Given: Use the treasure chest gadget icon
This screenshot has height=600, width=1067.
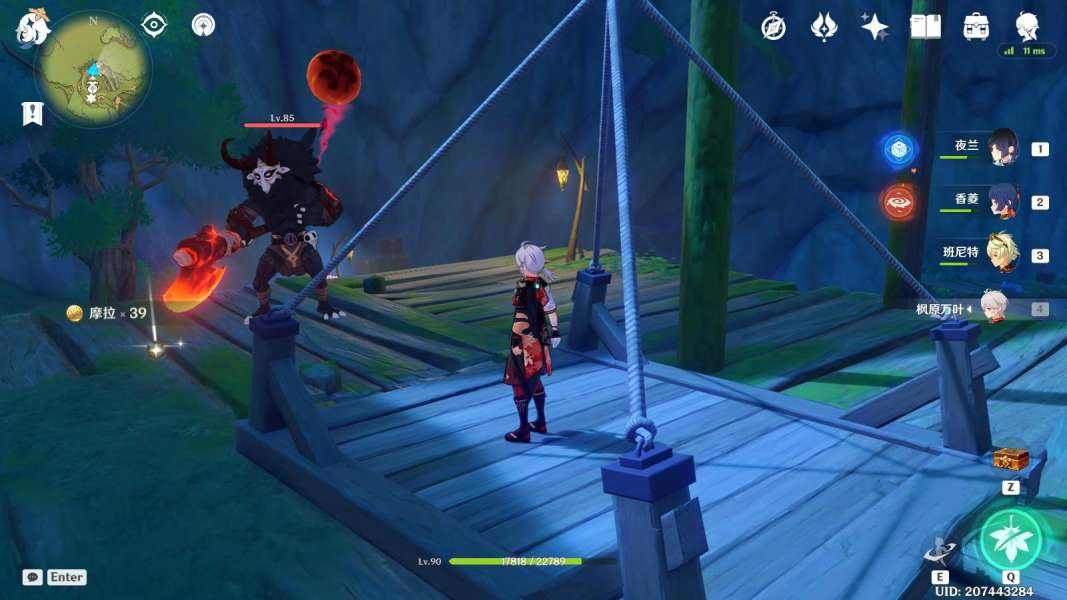Looking at the screenshot, I should point(1010,459).
